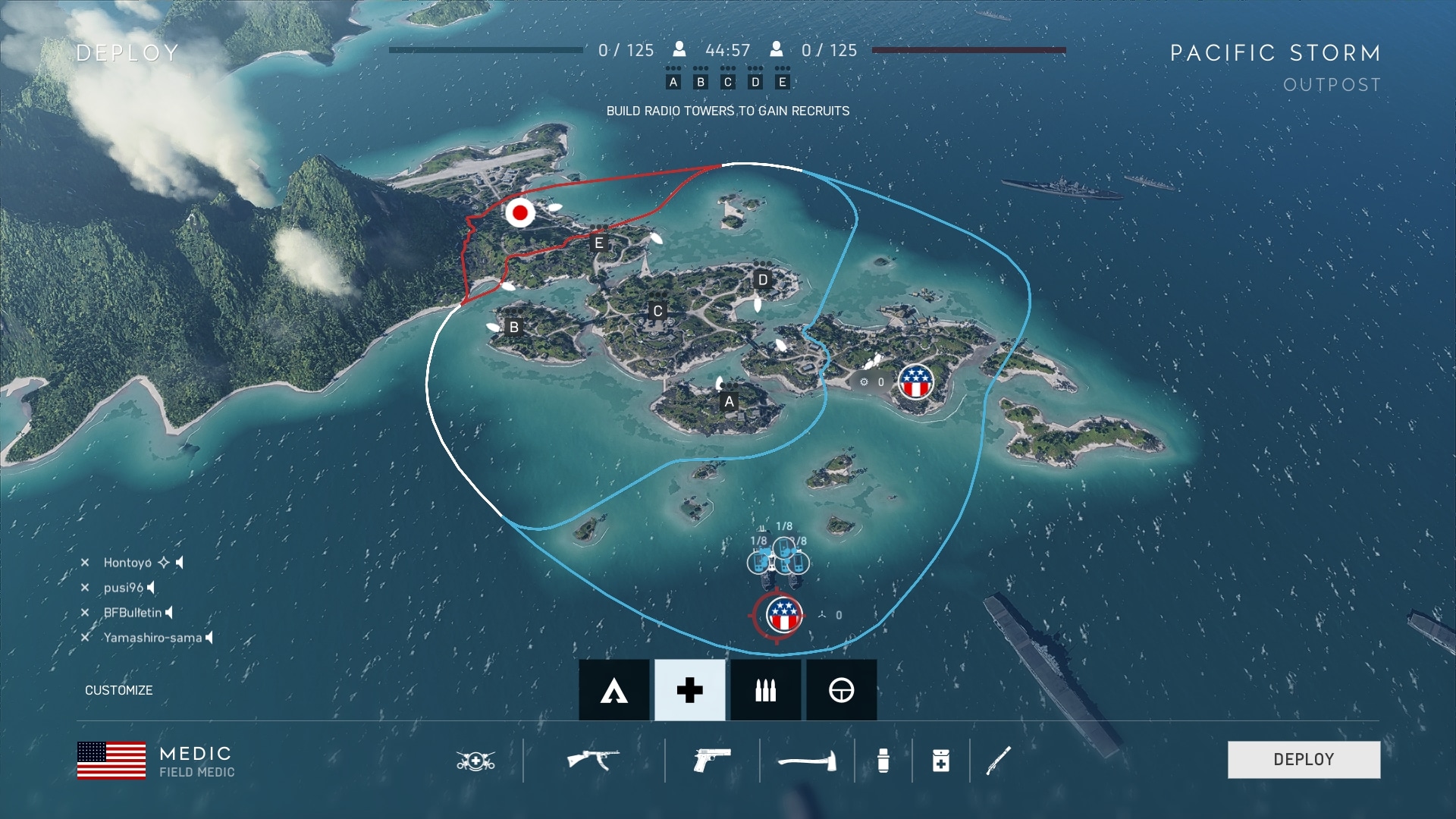This screenshot has width=1456, height=819.
Task: Select the Japanese headquarters marker
Action: (x=520, y=213)
